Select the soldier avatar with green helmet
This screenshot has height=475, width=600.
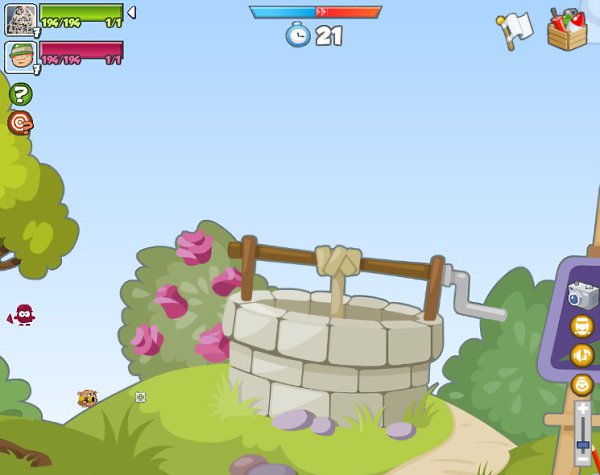20,57
